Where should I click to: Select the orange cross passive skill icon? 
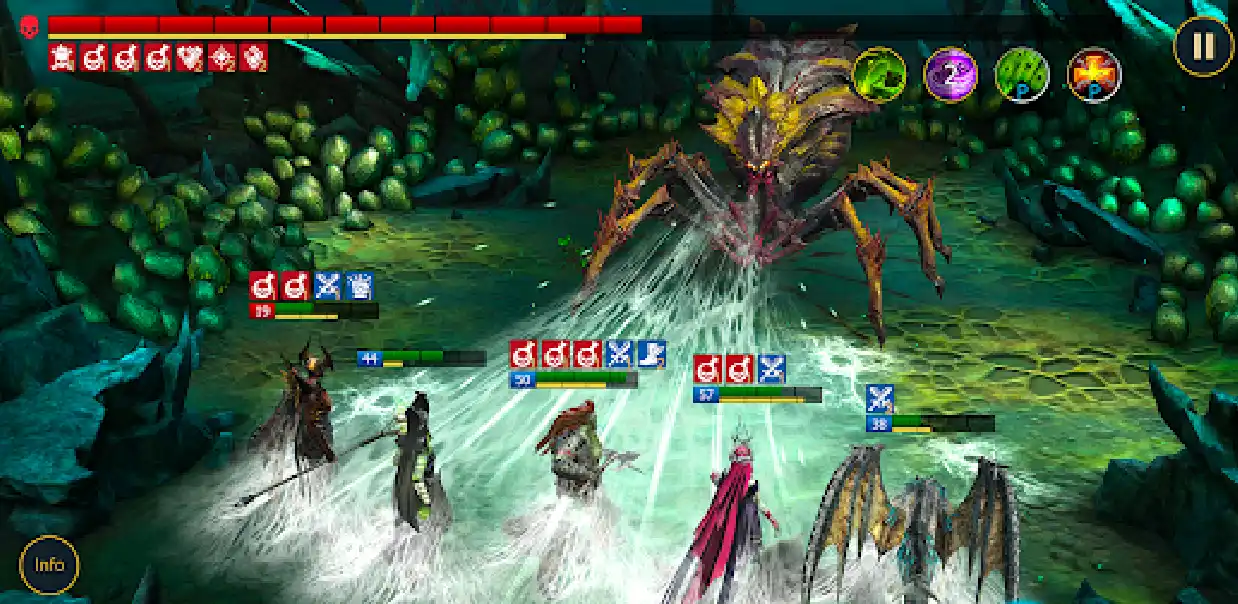(x=1094, y=75)
